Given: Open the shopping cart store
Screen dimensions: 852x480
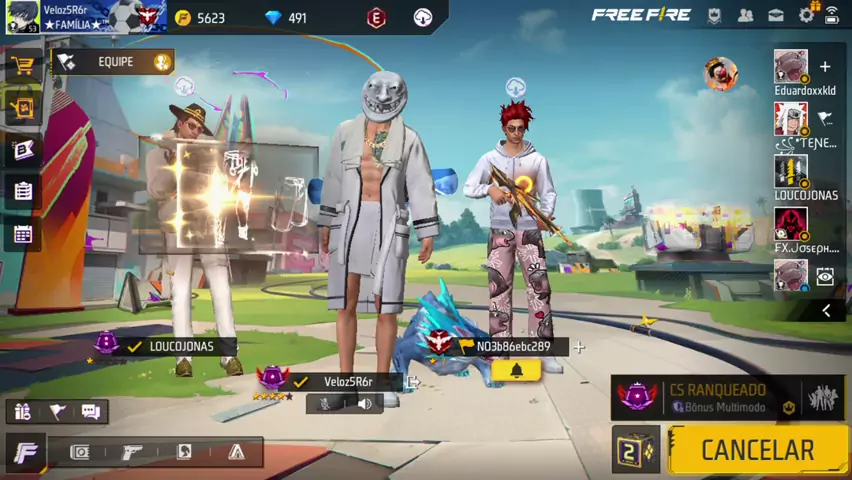Looking at the screenshot, I should click(x=22, y=65).
